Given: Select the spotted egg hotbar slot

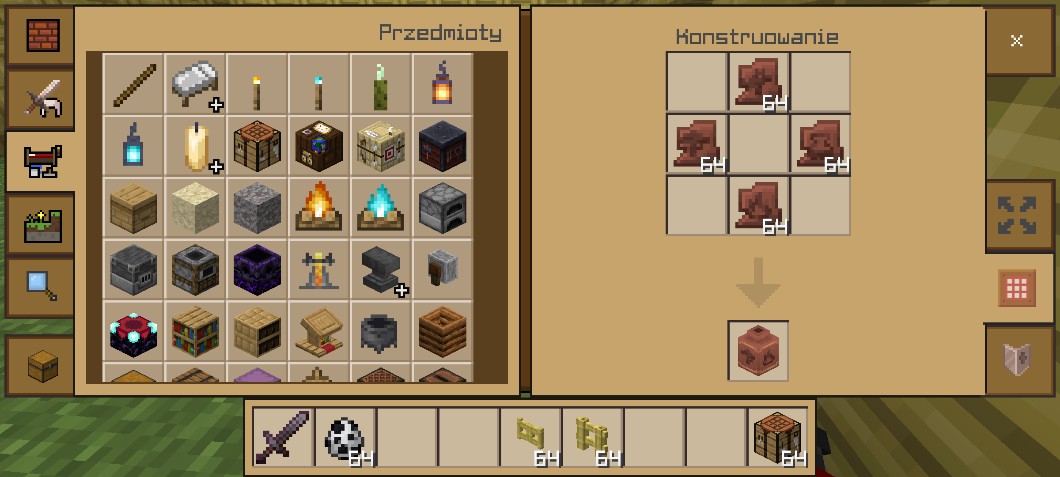Looking at the screenshot, I should click(345, 437).
